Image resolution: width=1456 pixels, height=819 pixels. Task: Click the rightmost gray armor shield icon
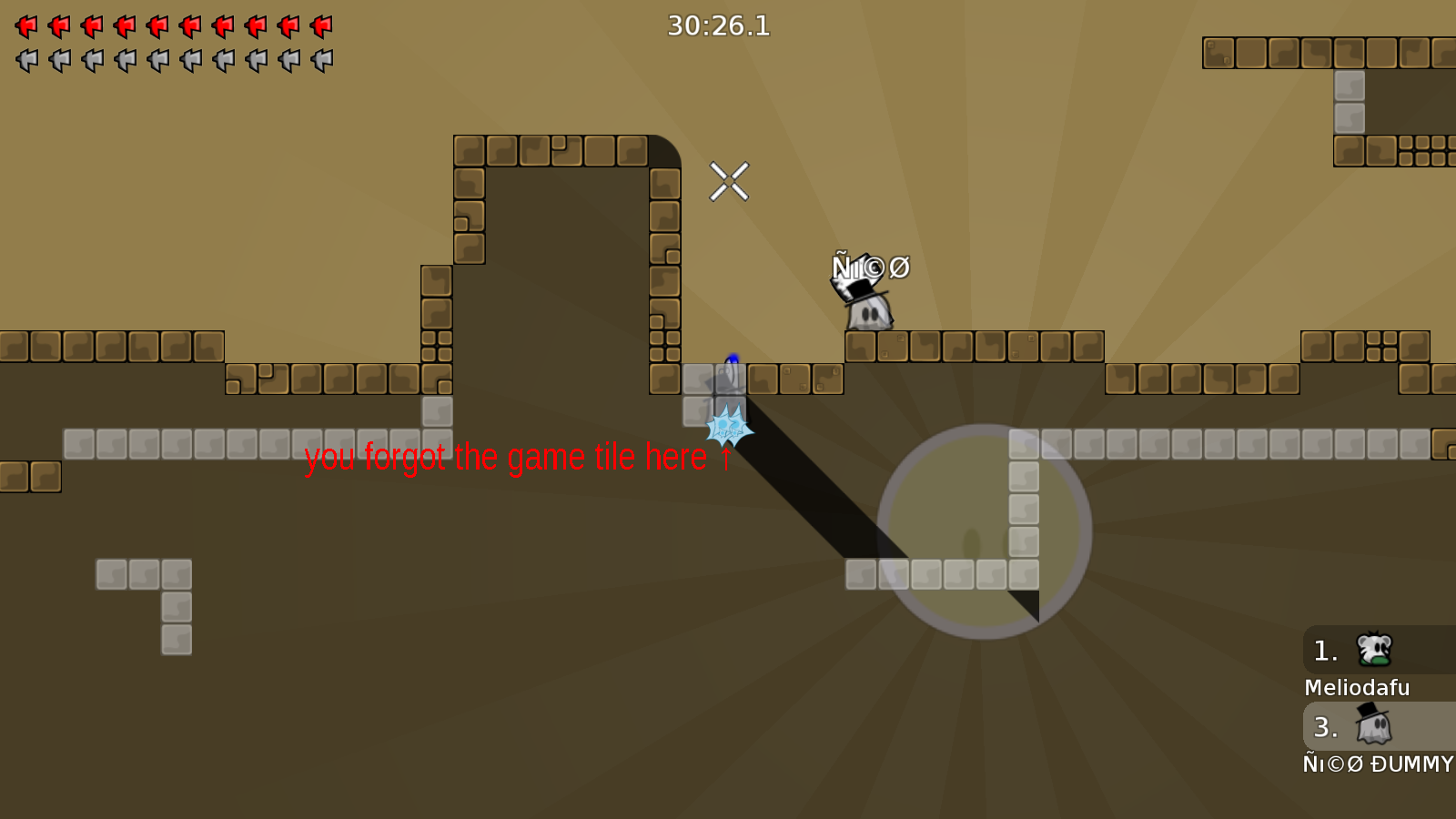click(x=320, y=60)
